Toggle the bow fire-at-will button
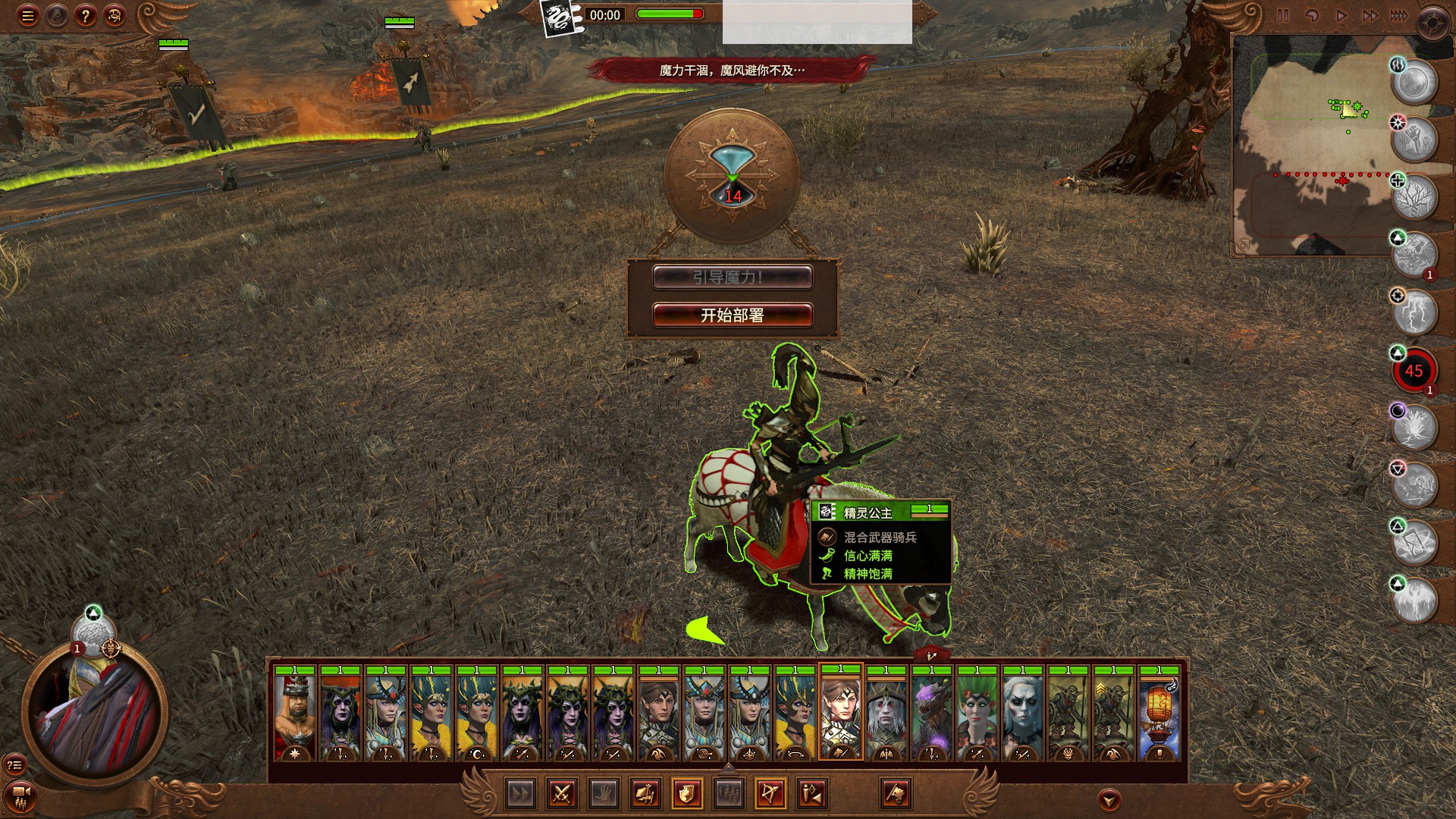Image resolution: width=1456 pixels, height=819 pixels. click(x=770, y=794)
